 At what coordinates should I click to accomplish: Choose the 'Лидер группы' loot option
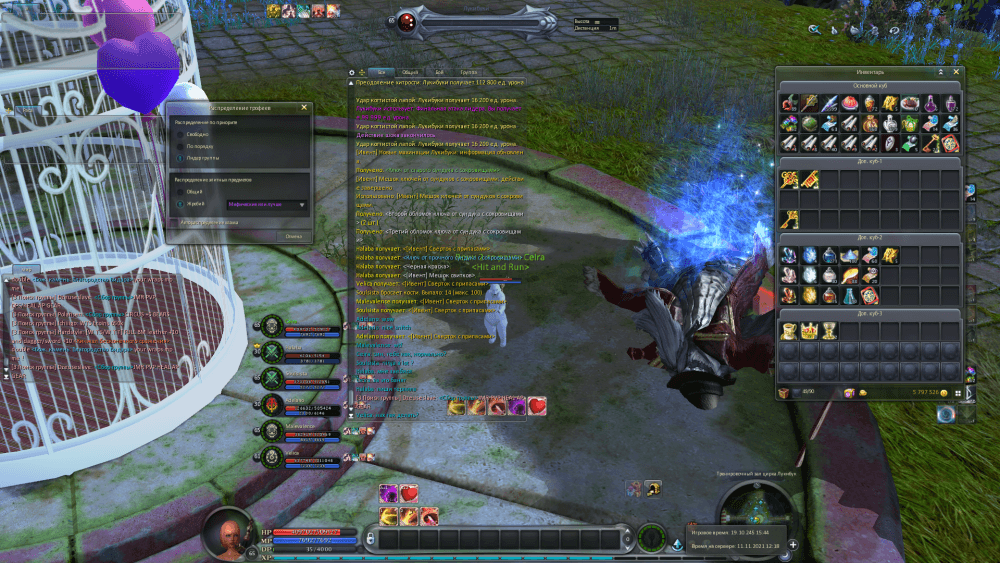(x=180, y=157)
